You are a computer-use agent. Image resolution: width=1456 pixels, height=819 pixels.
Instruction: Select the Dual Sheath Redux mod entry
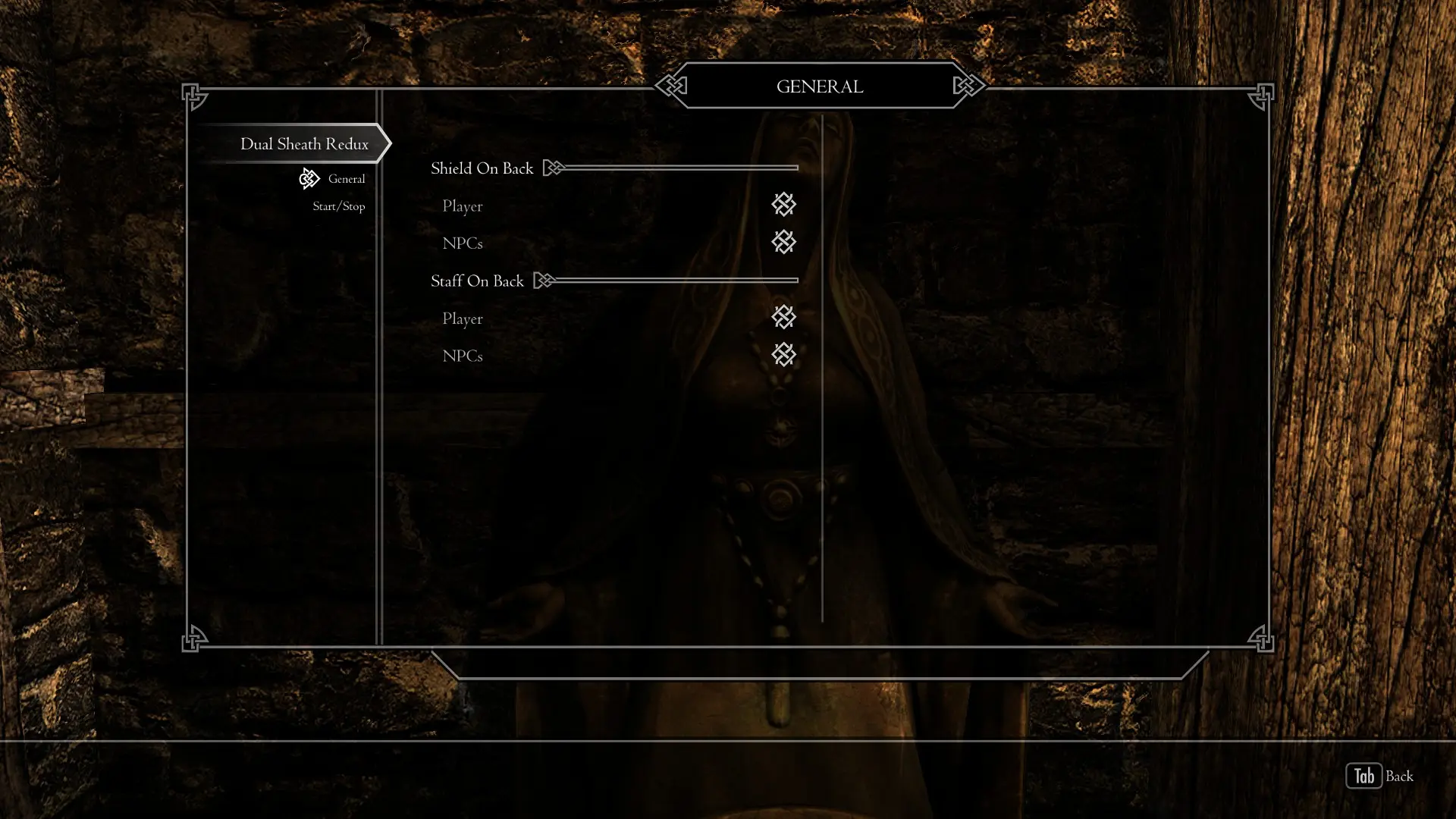304,144
